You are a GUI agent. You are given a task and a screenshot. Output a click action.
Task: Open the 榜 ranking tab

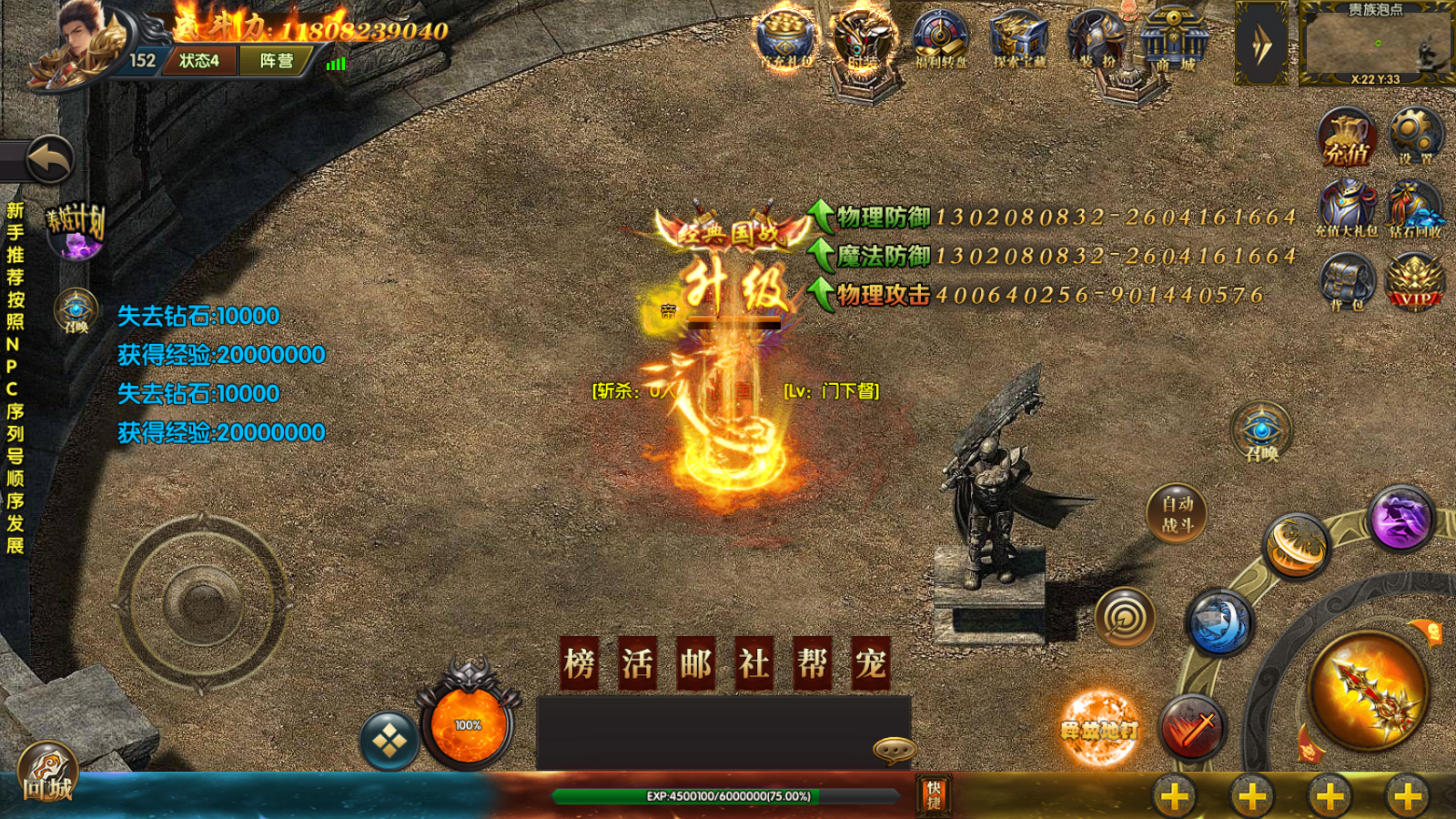click(x=580, y=663)
